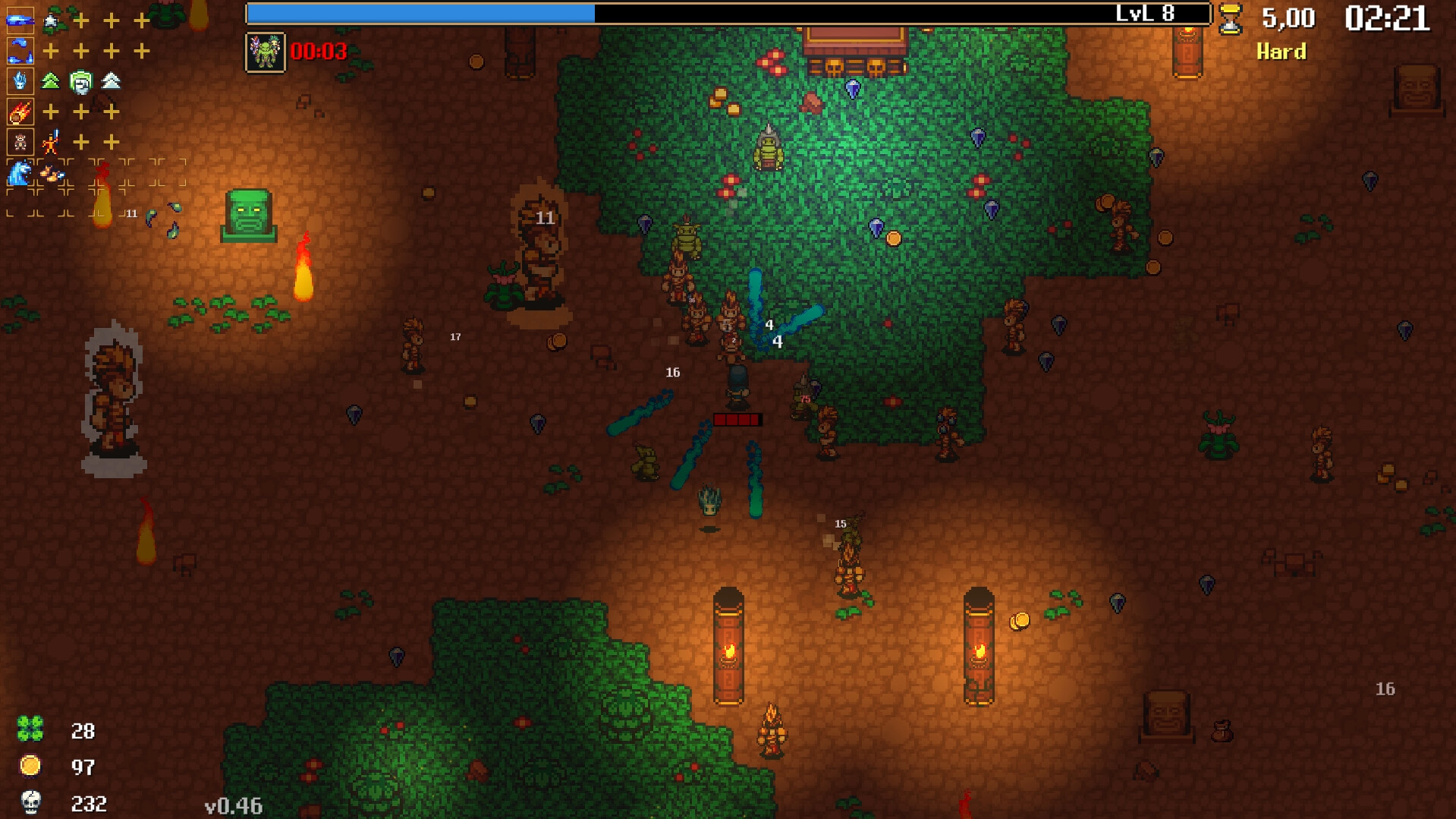This screenshot has height=819, width=1456.
Task: Expand the boss portrait with 00:03 timer
Action: click(x=264, y=53)
